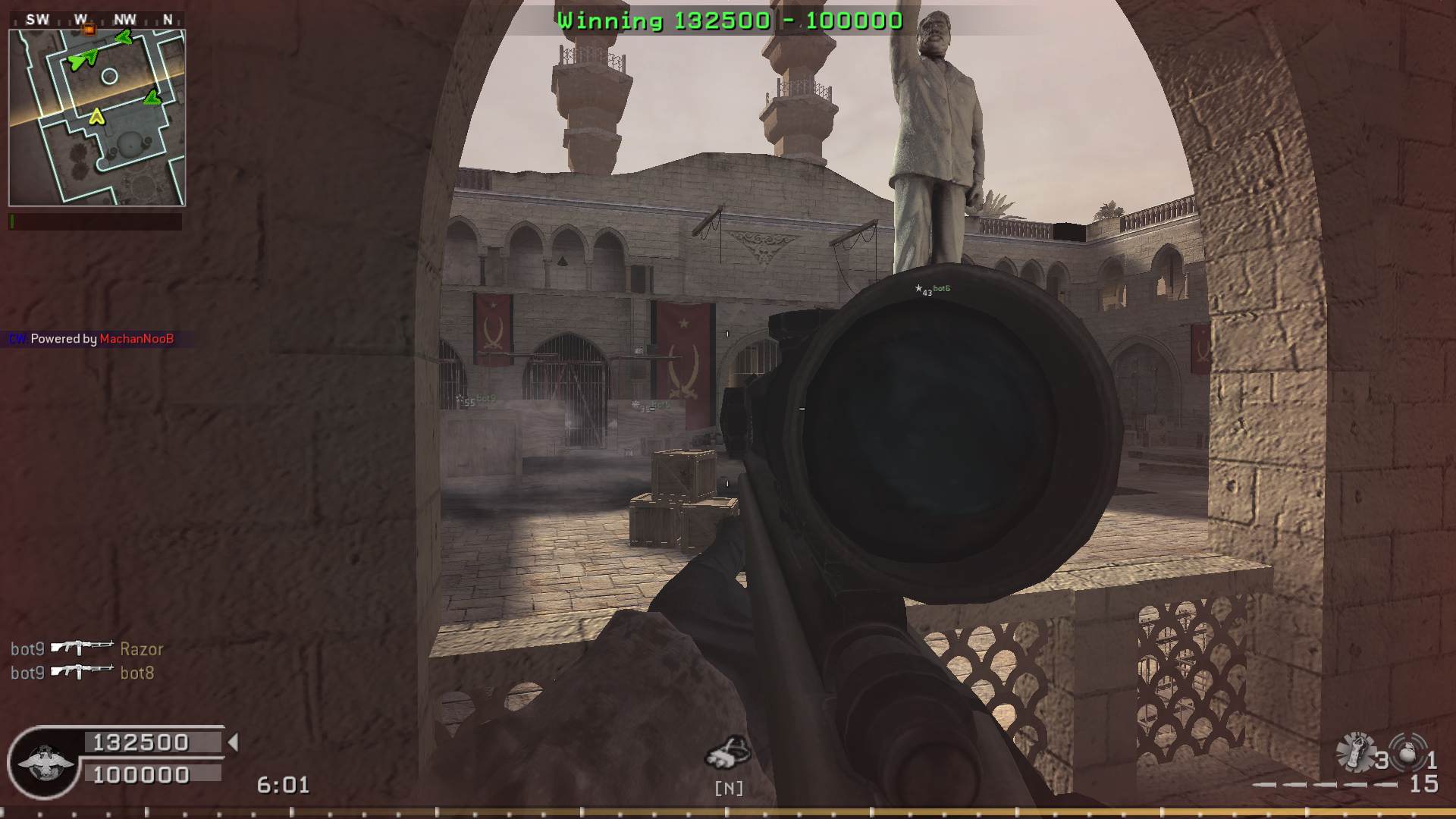This screenshot has height=819, width=1456.
Task: Click the team faction emblem
Action: pyautogui.click(x=45, y=762)
